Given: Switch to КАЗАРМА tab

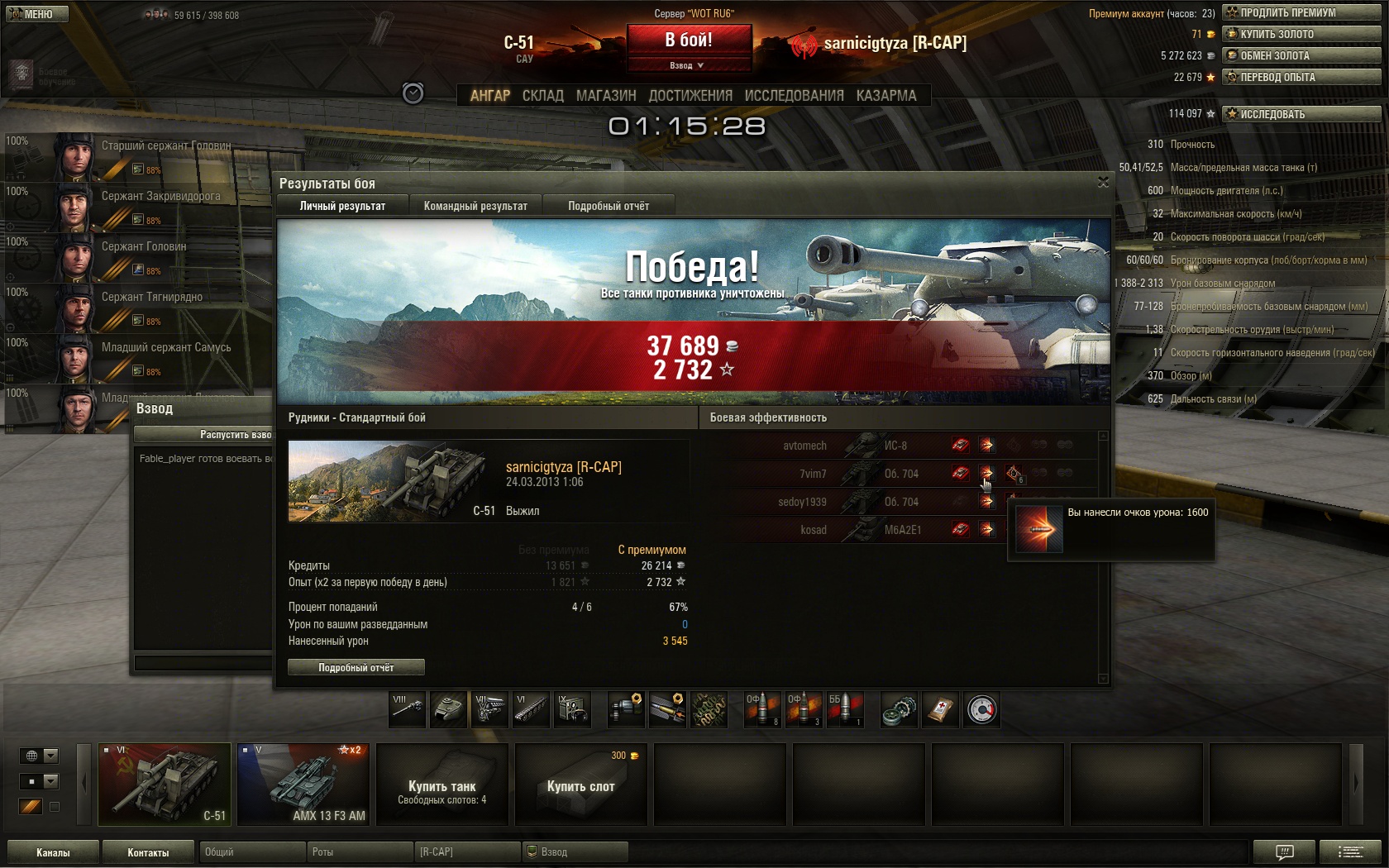Looking at the screenshot, I should pyautogui.click(x=886, y=96).
